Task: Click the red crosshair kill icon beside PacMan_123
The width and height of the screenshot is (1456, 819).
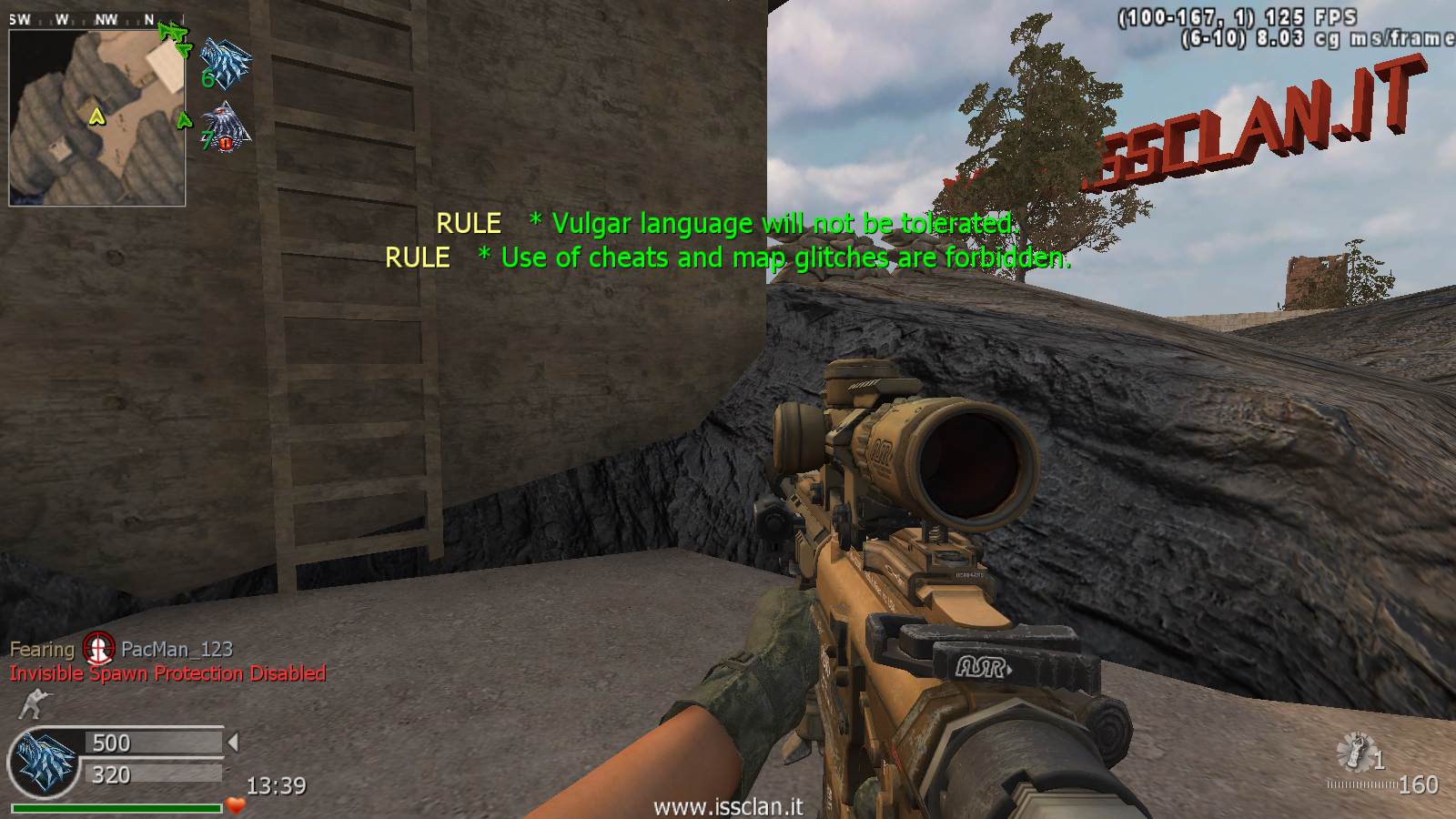Action: tap(98, 649)
